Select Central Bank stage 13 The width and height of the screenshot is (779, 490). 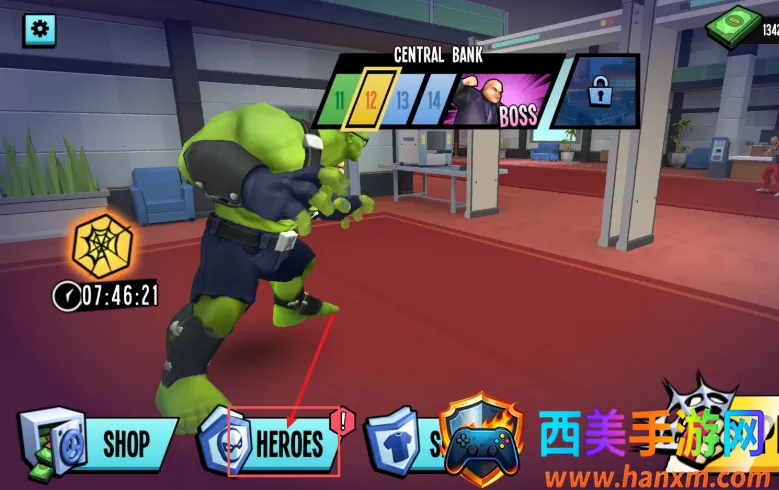401,100
